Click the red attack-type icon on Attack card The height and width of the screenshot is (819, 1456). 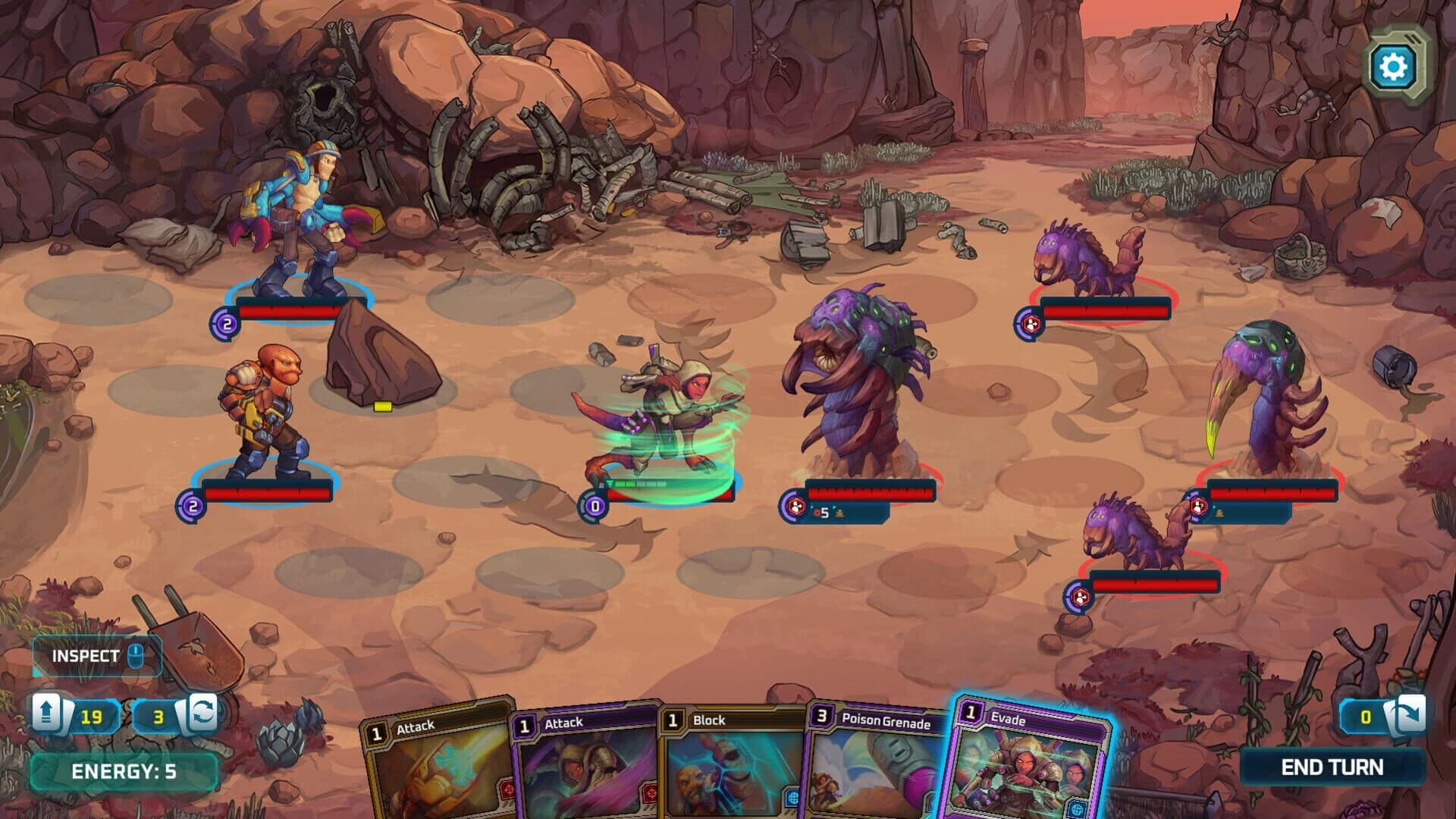coord(507,790)
